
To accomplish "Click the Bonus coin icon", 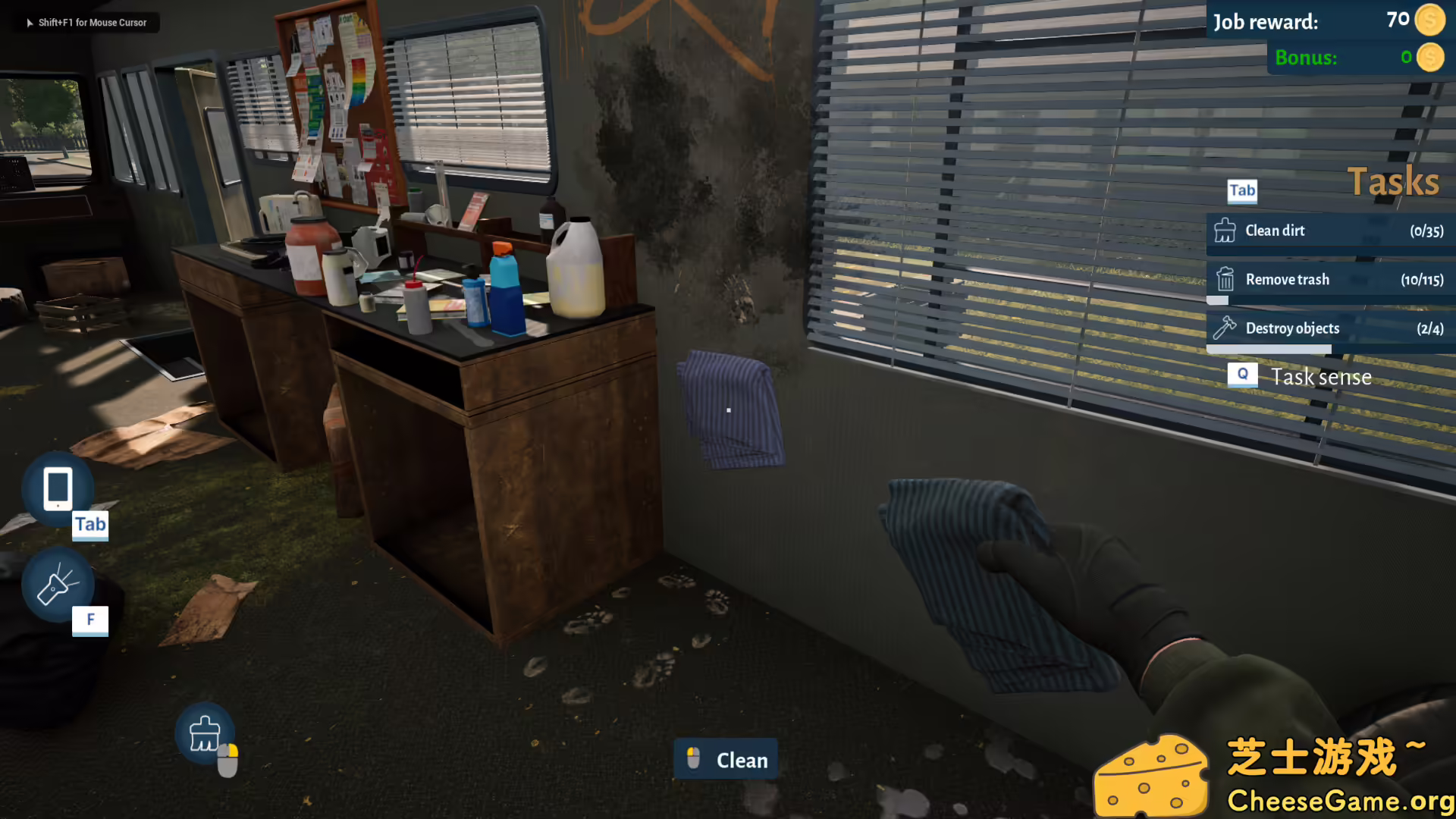I will [x=1430, y=56].
